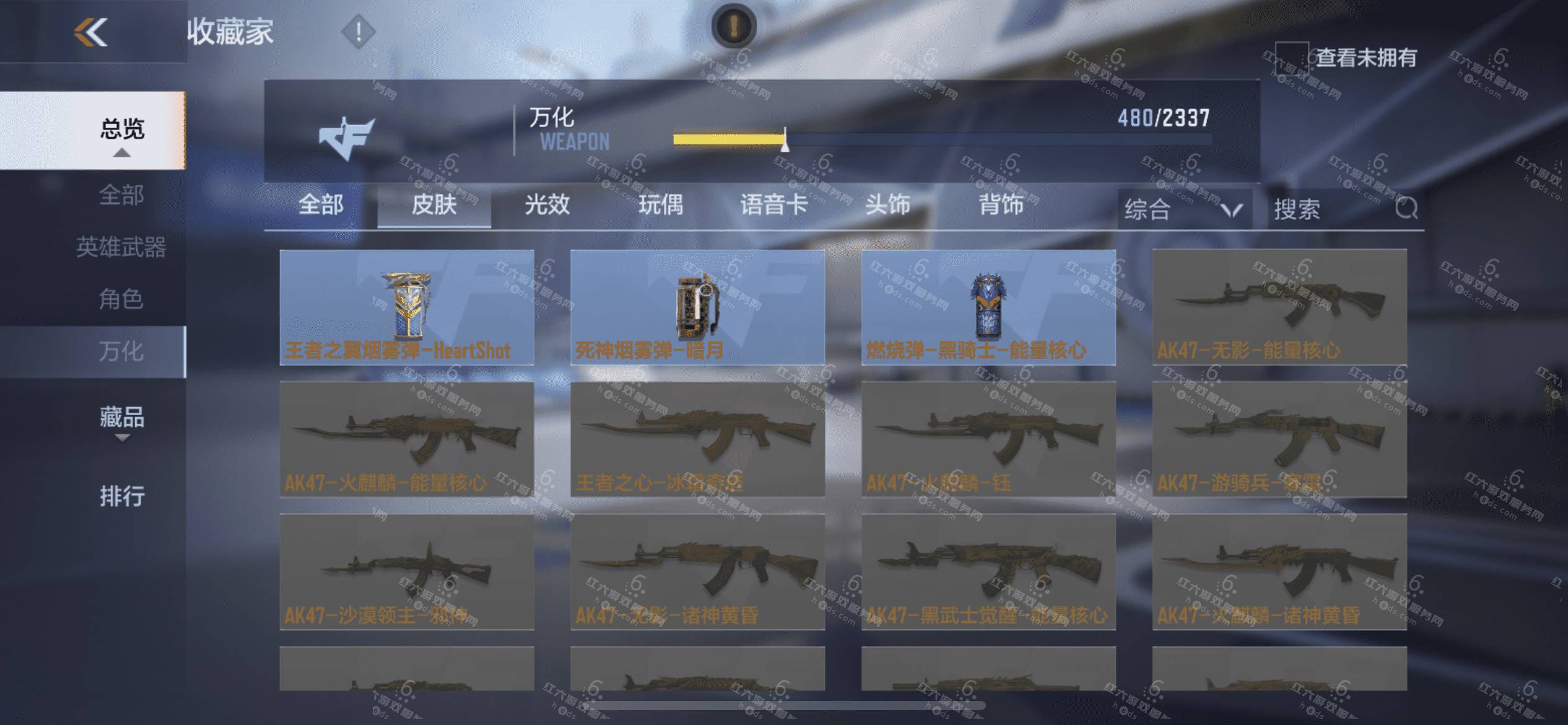Pick the AK47-无影-能量核心 skin tile
The image size is (1568, 725).
click(x=1279, y=307)
